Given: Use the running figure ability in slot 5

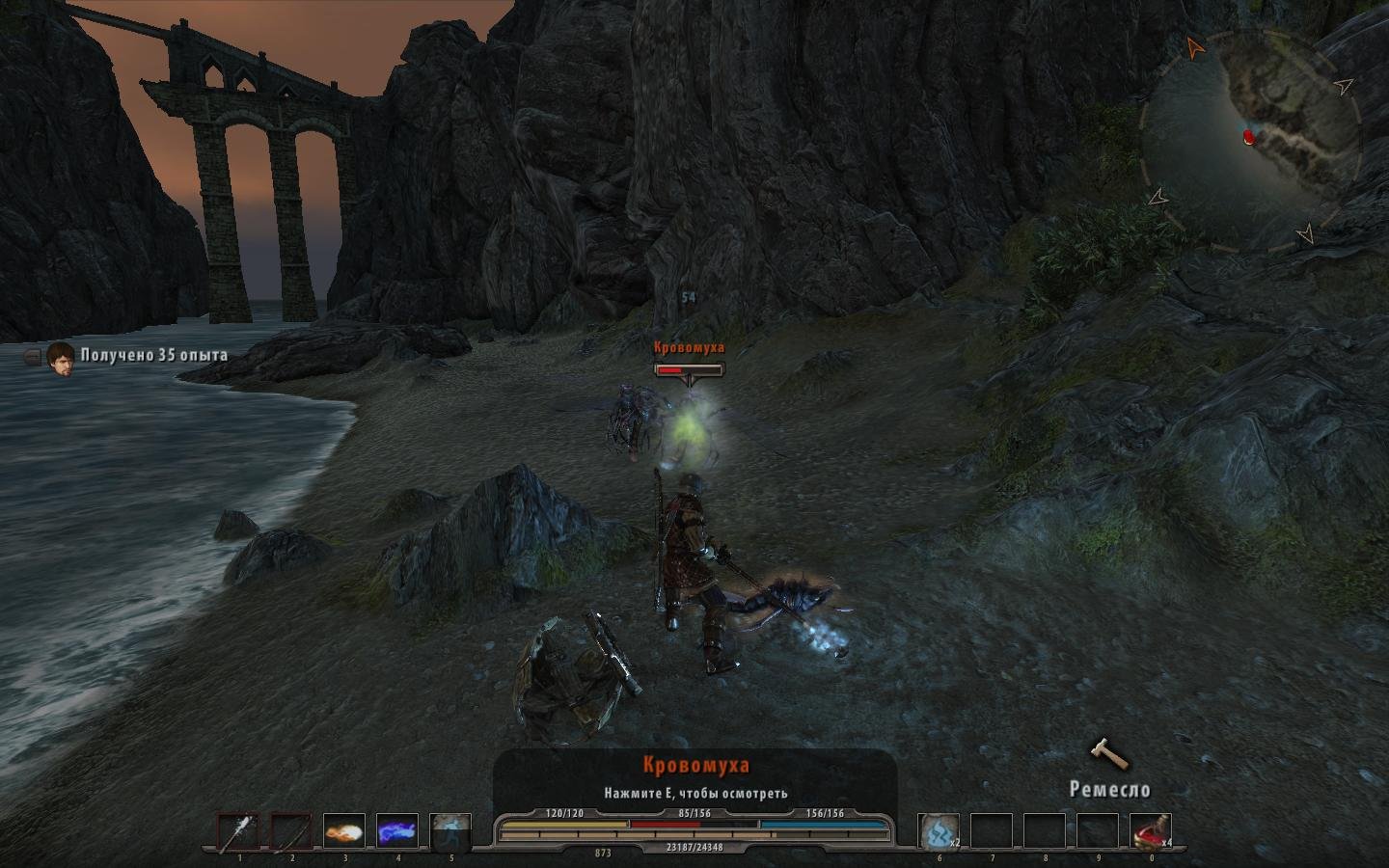Looking at the screenshot, I should click(x=449, y=832).
